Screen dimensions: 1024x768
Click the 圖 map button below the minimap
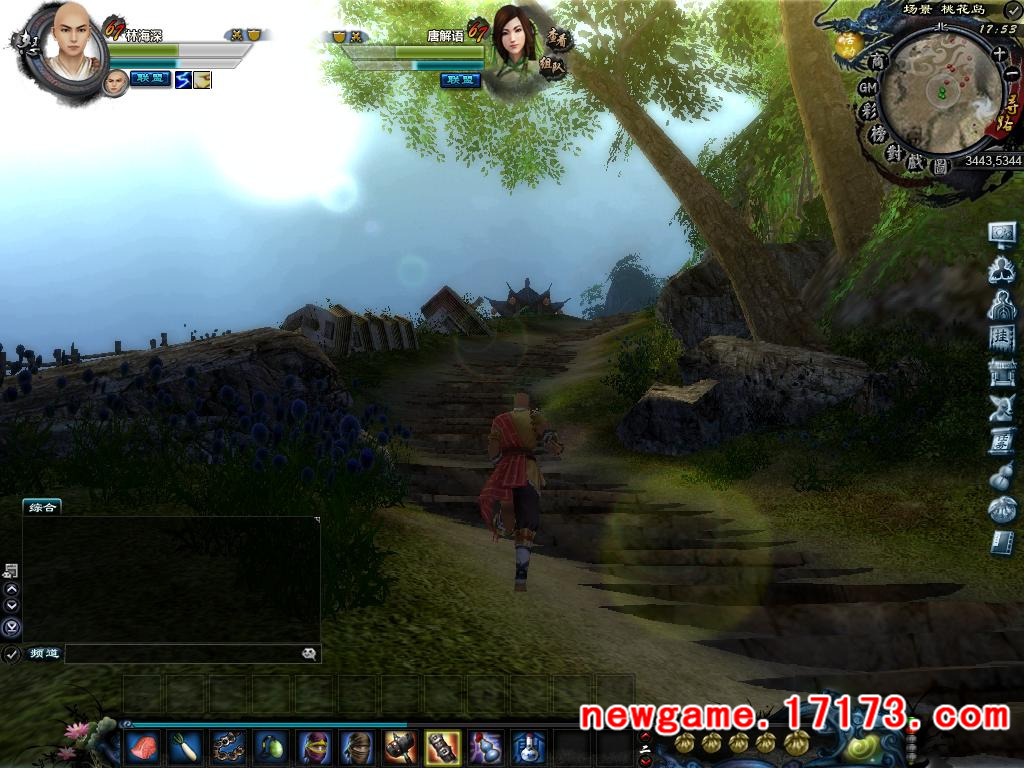pos(939,167)
